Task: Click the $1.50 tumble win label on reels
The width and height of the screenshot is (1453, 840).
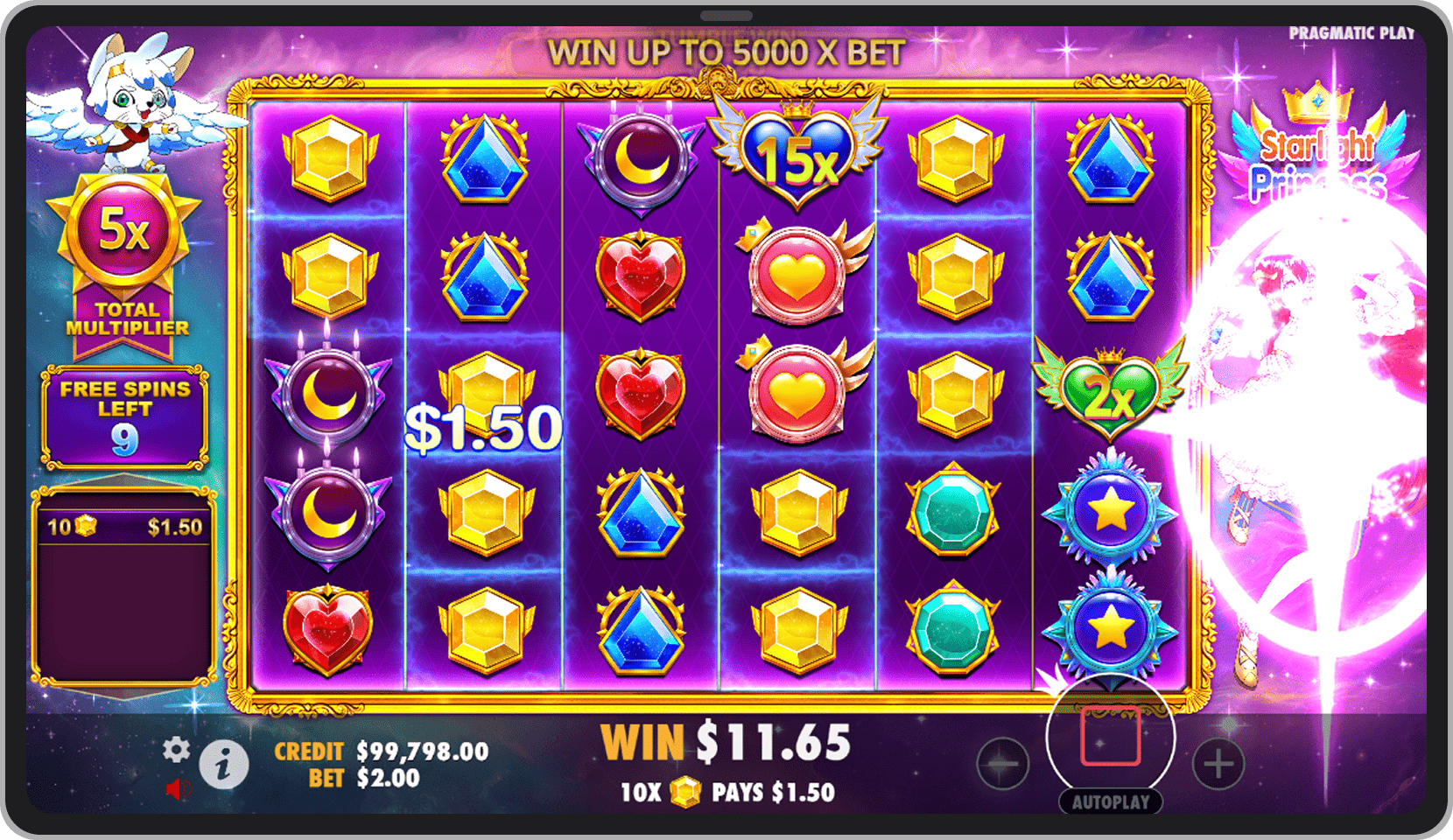Action: coord(482,429)
